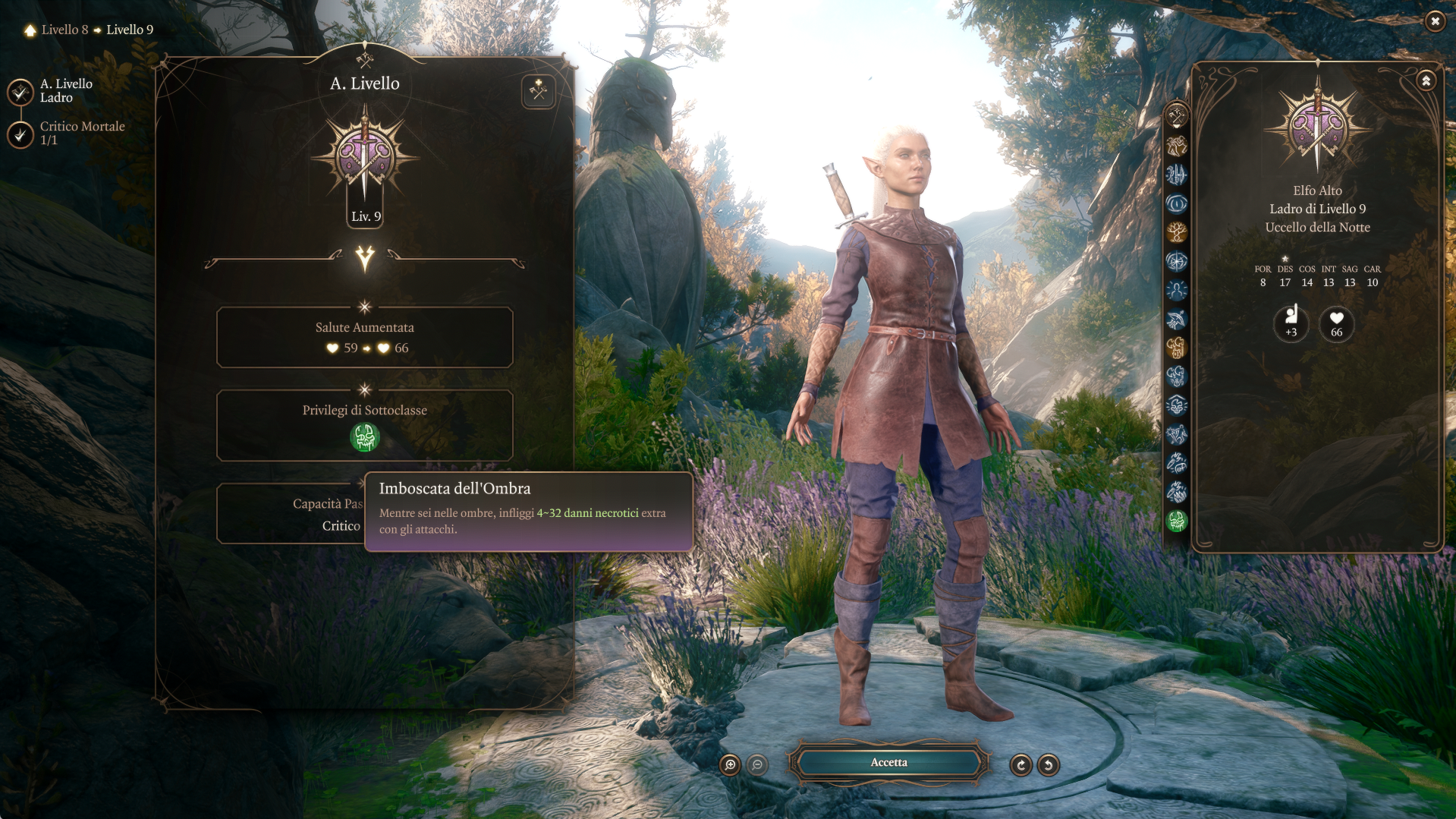Rotate the character counterclockwise
Image resolution: width=1456 pixels, height=819 pixels.
1049,765
